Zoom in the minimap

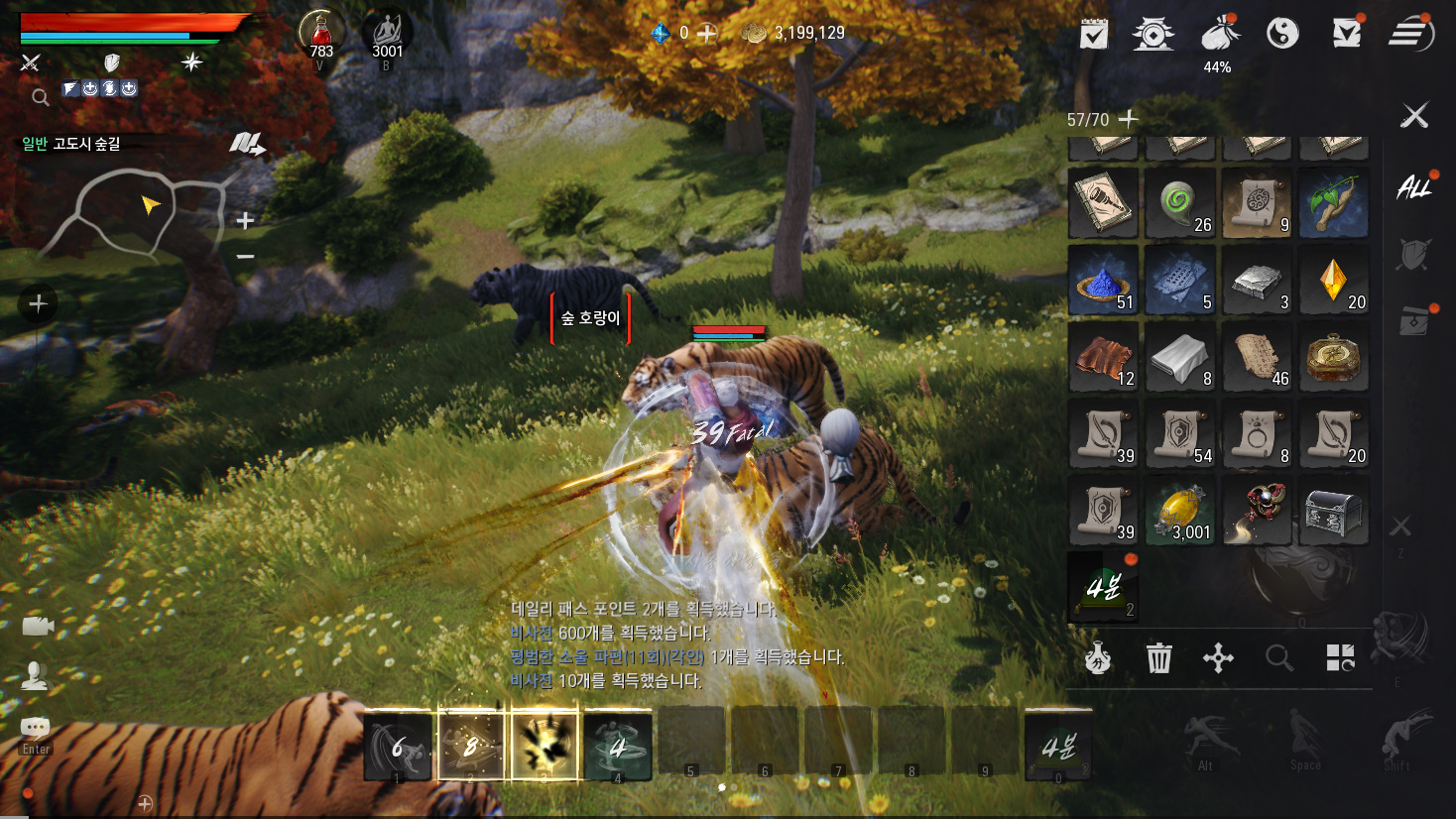click(x=245, y=220)
